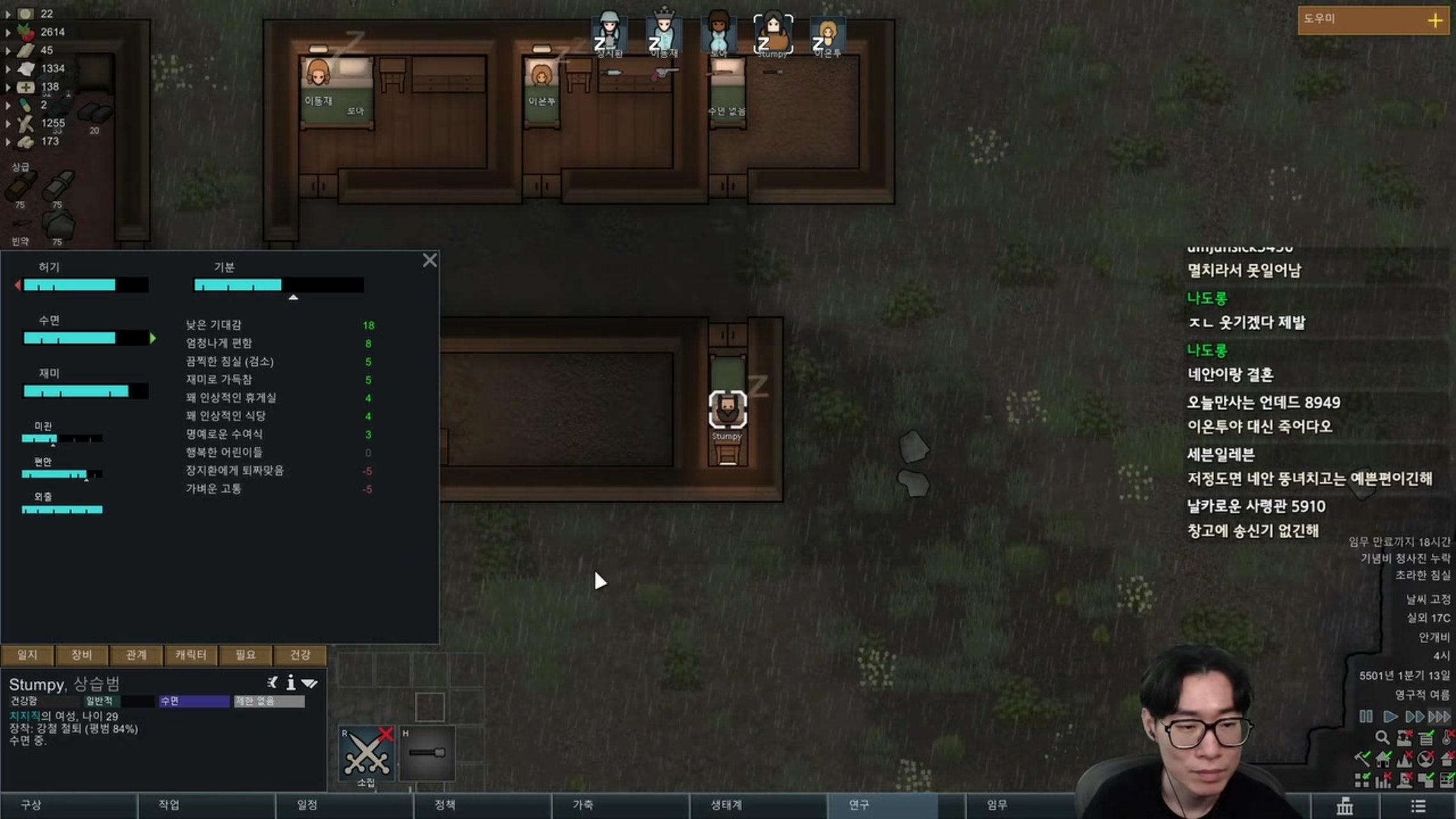
Task: Set game speed to triple fast-forward
Action: (x=1439, y=717)
